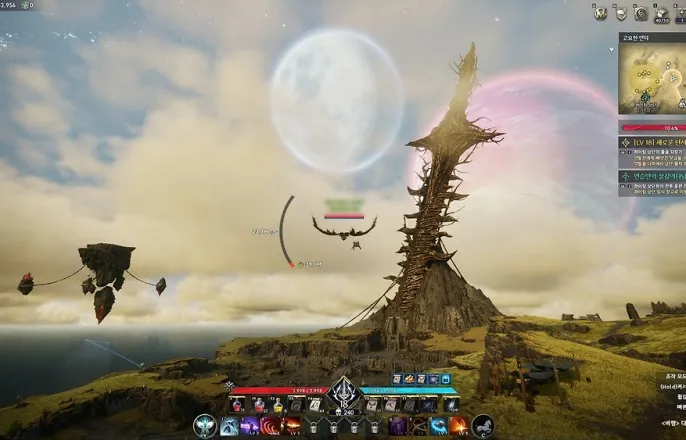Select the LV 18 quest tracker entry
The height and width of the screenshot is (440, 686).
point(652,143)
